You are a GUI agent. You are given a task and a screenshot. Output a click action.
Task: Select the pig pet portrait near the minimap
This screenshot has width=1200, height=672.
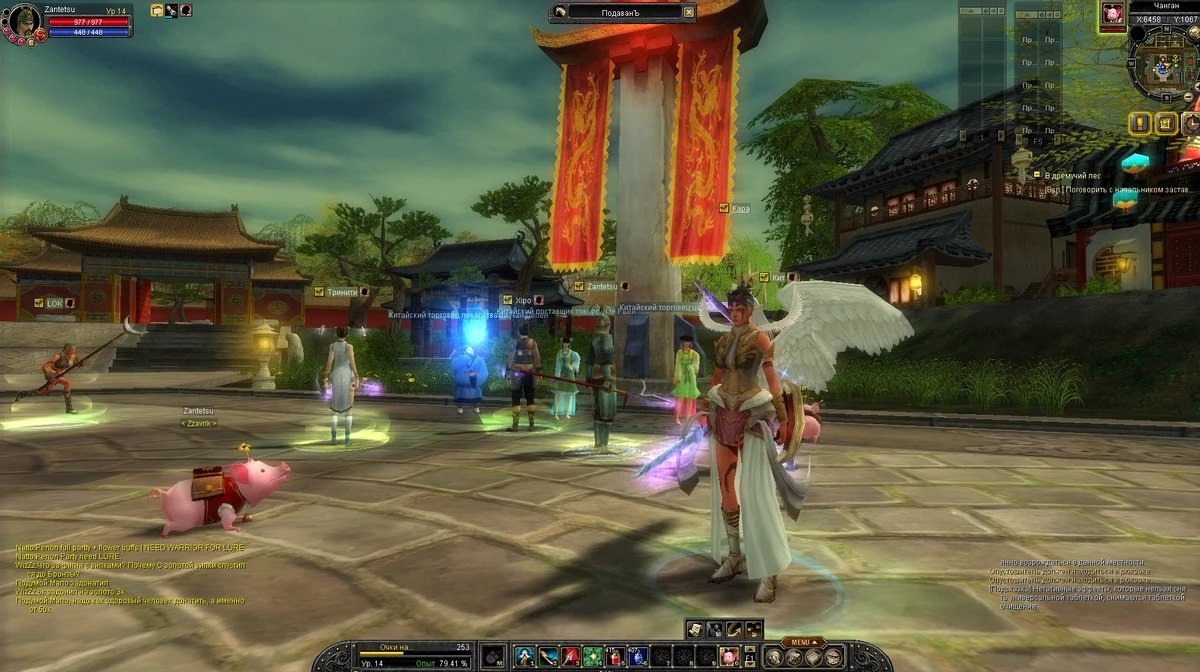tap(1111, 14)
